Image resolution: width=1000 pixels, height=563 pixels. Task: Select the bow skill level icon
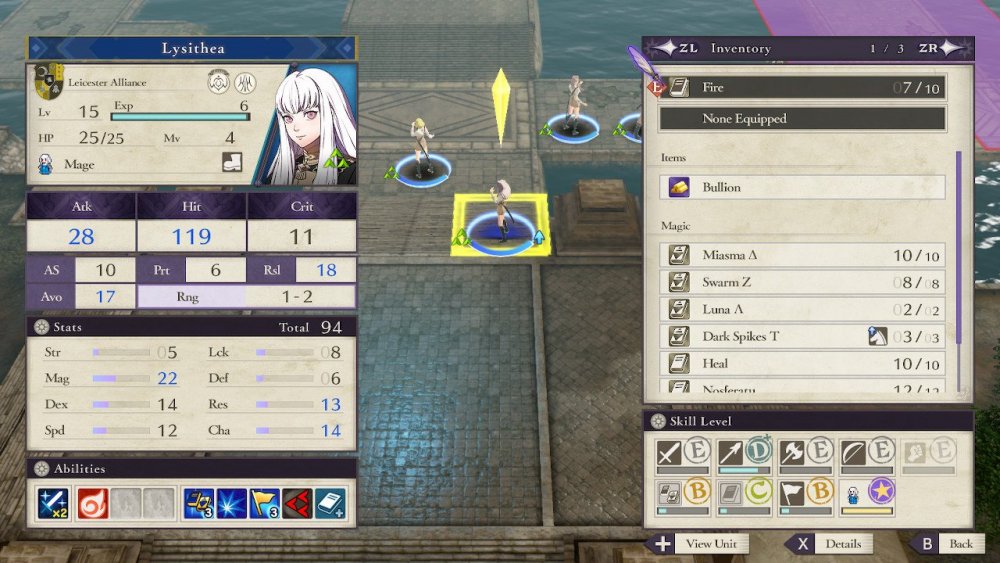click(866, 454)
